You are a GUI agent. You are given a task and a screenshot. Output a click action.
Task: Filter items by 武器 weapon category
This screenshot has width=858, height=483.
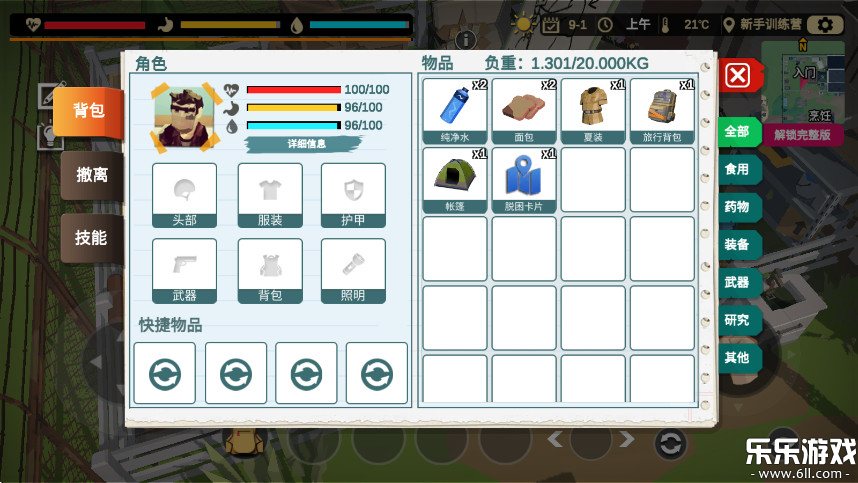(737, 282)
